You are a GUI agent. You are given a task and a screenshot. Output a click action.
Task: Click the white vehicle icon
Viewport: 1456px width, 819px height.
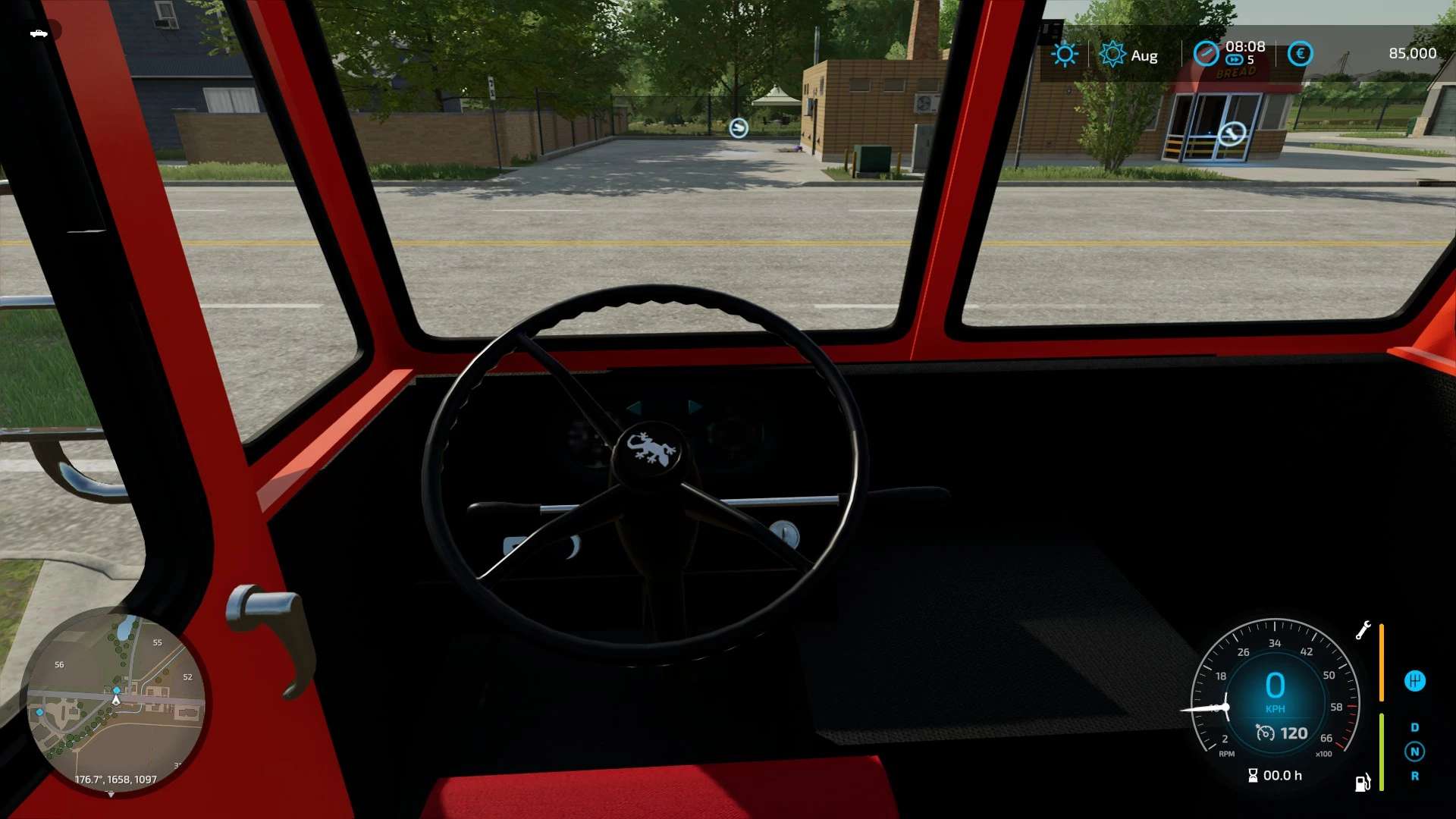tap(39, 33)
